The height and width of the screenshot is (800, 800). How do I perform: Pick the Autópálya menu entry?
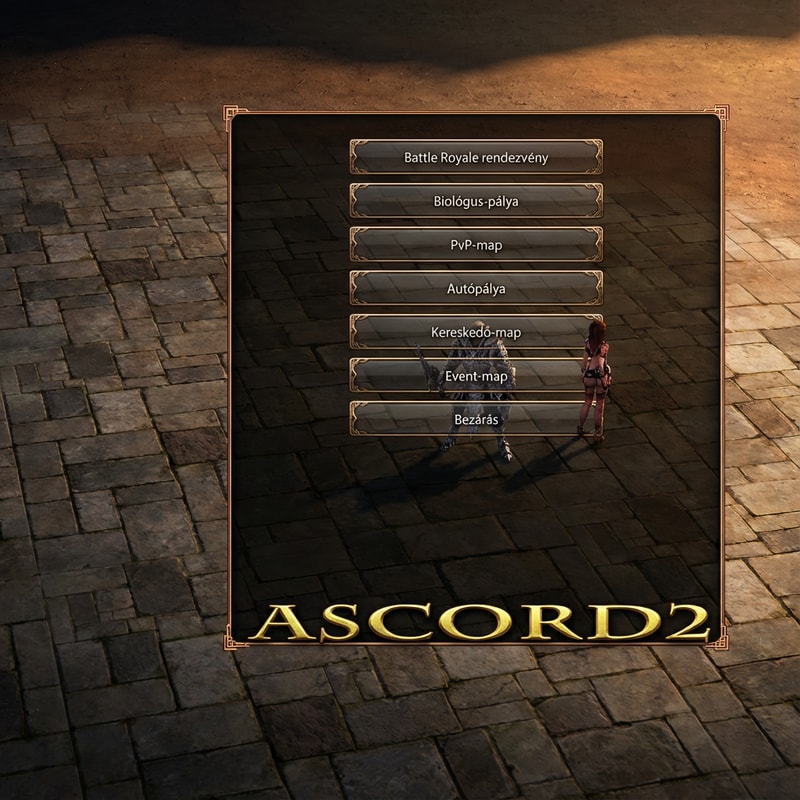[x=476, y=289]
